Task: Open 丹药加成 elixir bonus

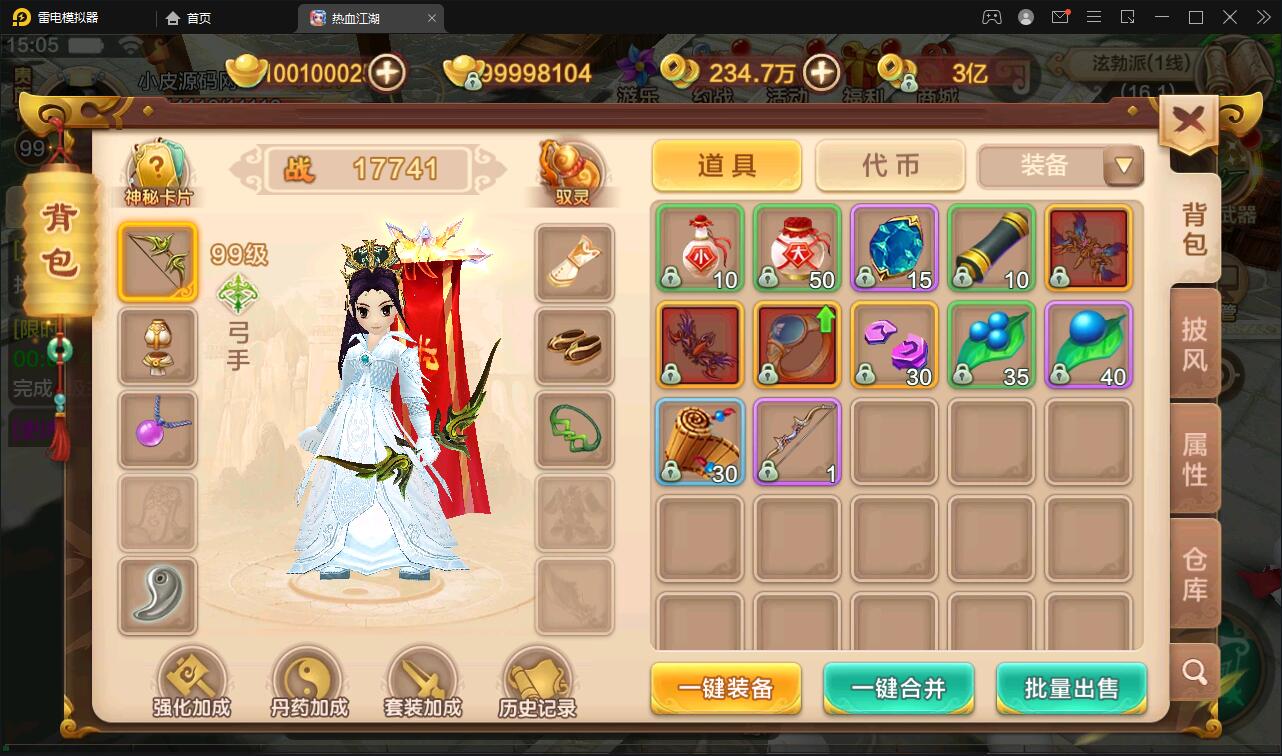Action: 307,680
